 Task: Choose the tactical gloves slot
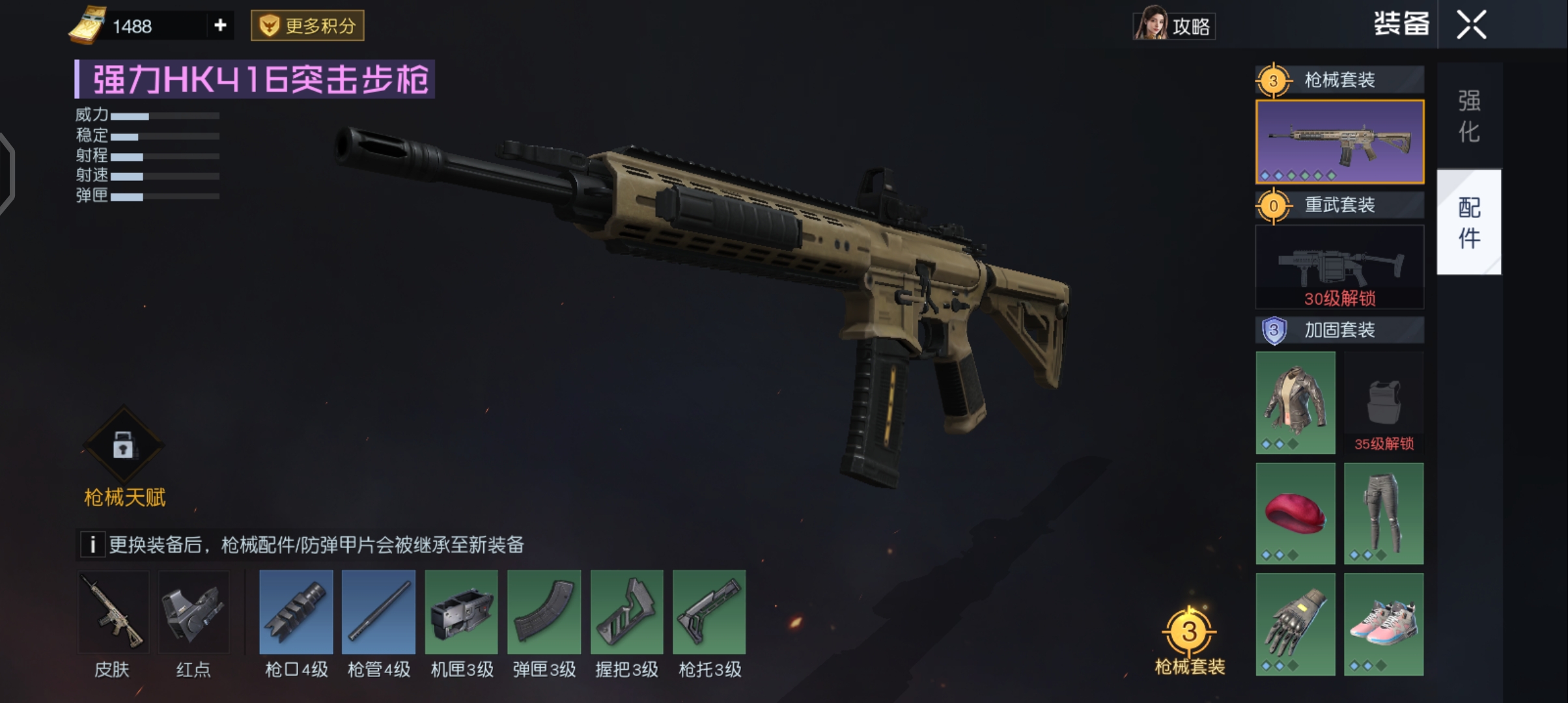click(x=1295, y=624)
